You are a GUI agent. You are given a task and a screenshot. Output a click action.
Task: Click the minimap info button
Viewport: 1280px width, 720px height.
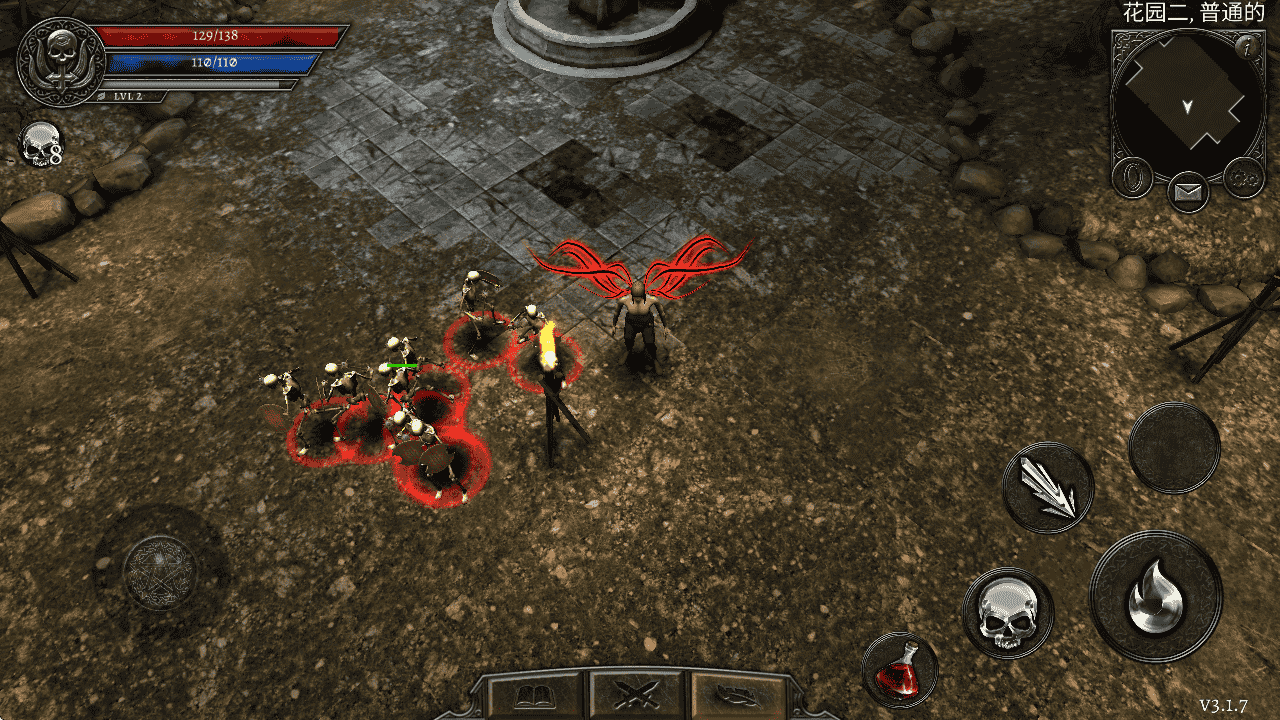pos(1245,47)
